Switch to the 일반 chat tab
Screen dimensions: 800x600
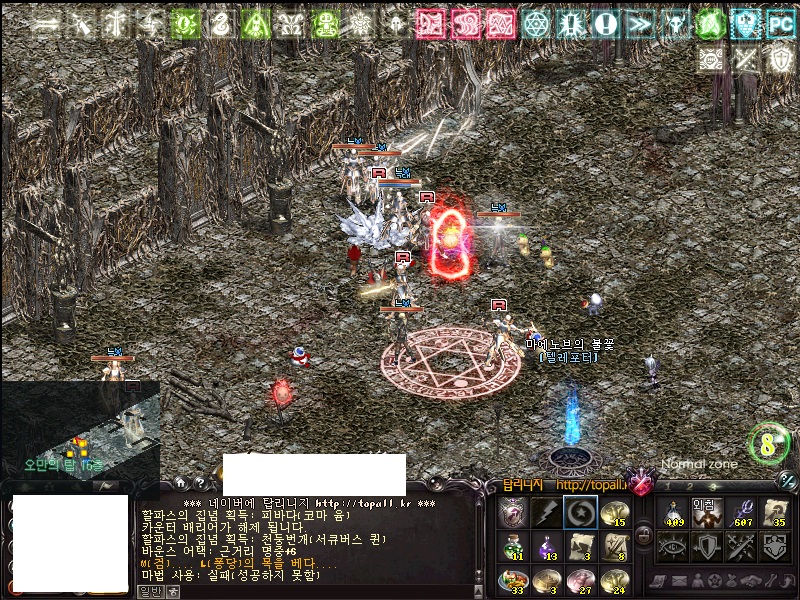[148, 592]
